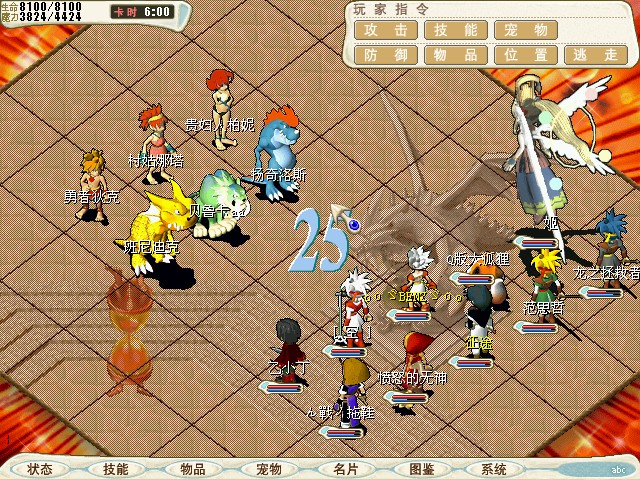The height and width of the screenshot is (480, 640).
Task: Open the 图鉴 (Album) menu
Action: coord(421,469)
